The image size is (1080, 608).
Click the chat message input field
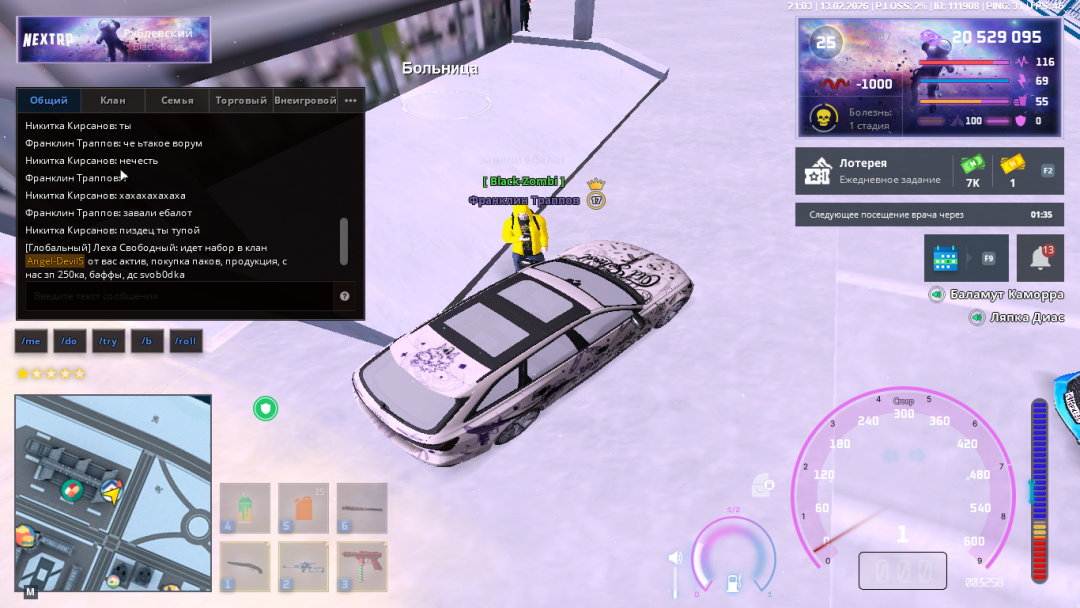180,296
